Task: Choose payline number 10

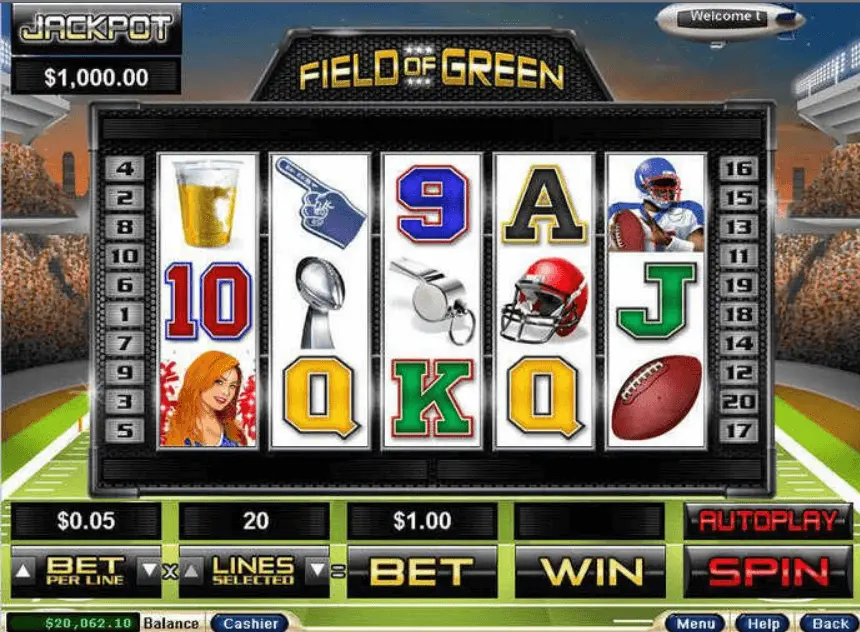Action: point(125,256)
